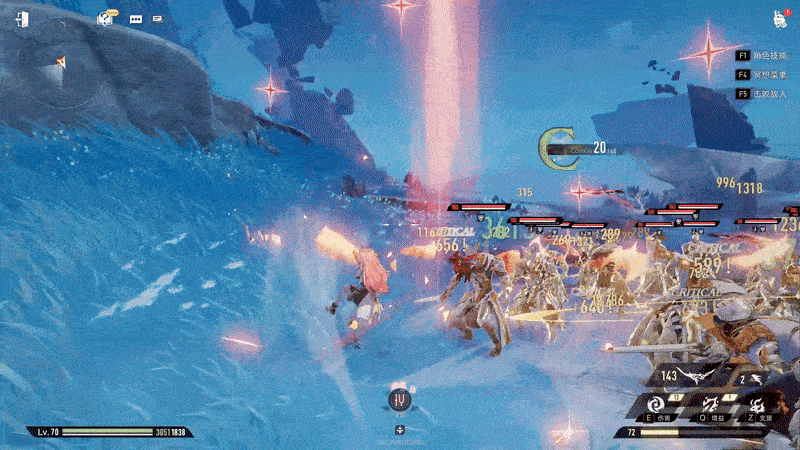Open the robot icon with red badge

click(778, 18)
